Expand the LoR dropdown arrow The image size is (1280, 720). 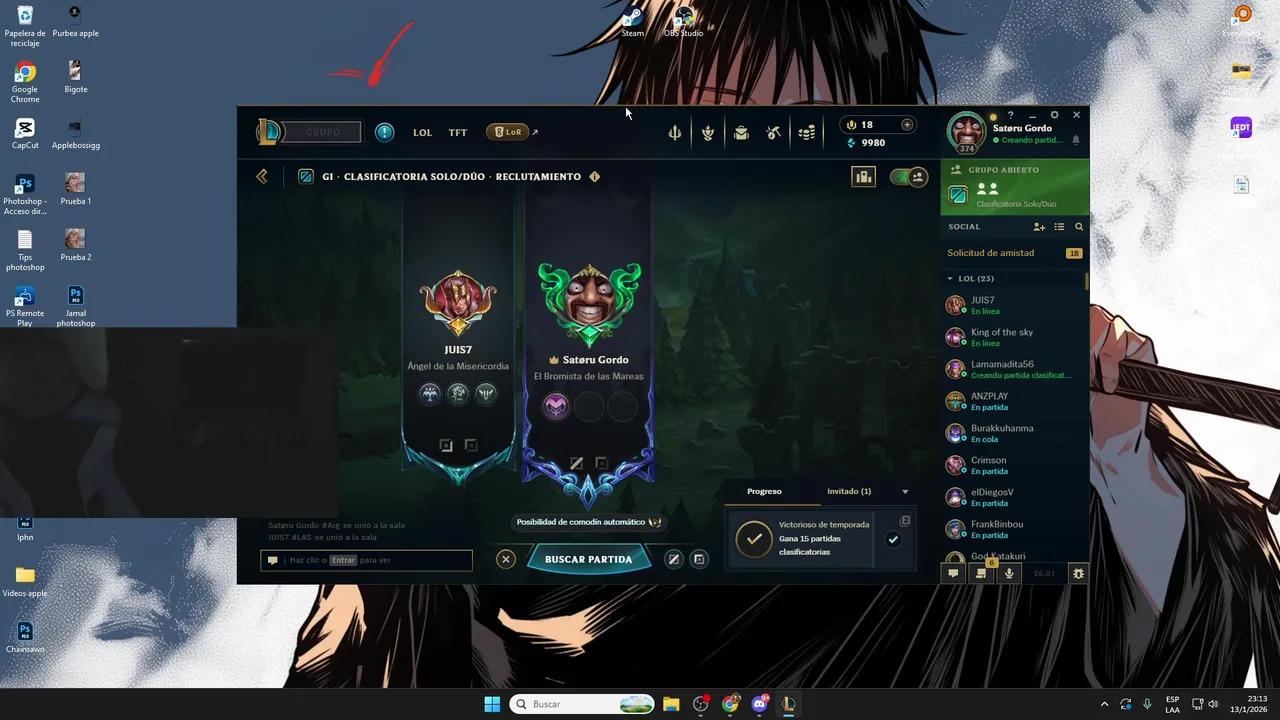(534, 130)
